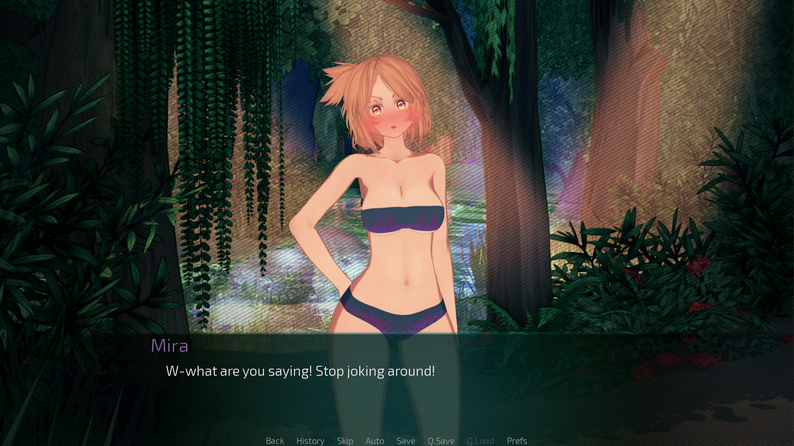Image resolution: width=794 pixels, height=446 pixels.
Task: Toggle Auto advance mode
Action: tap(375, 440)
